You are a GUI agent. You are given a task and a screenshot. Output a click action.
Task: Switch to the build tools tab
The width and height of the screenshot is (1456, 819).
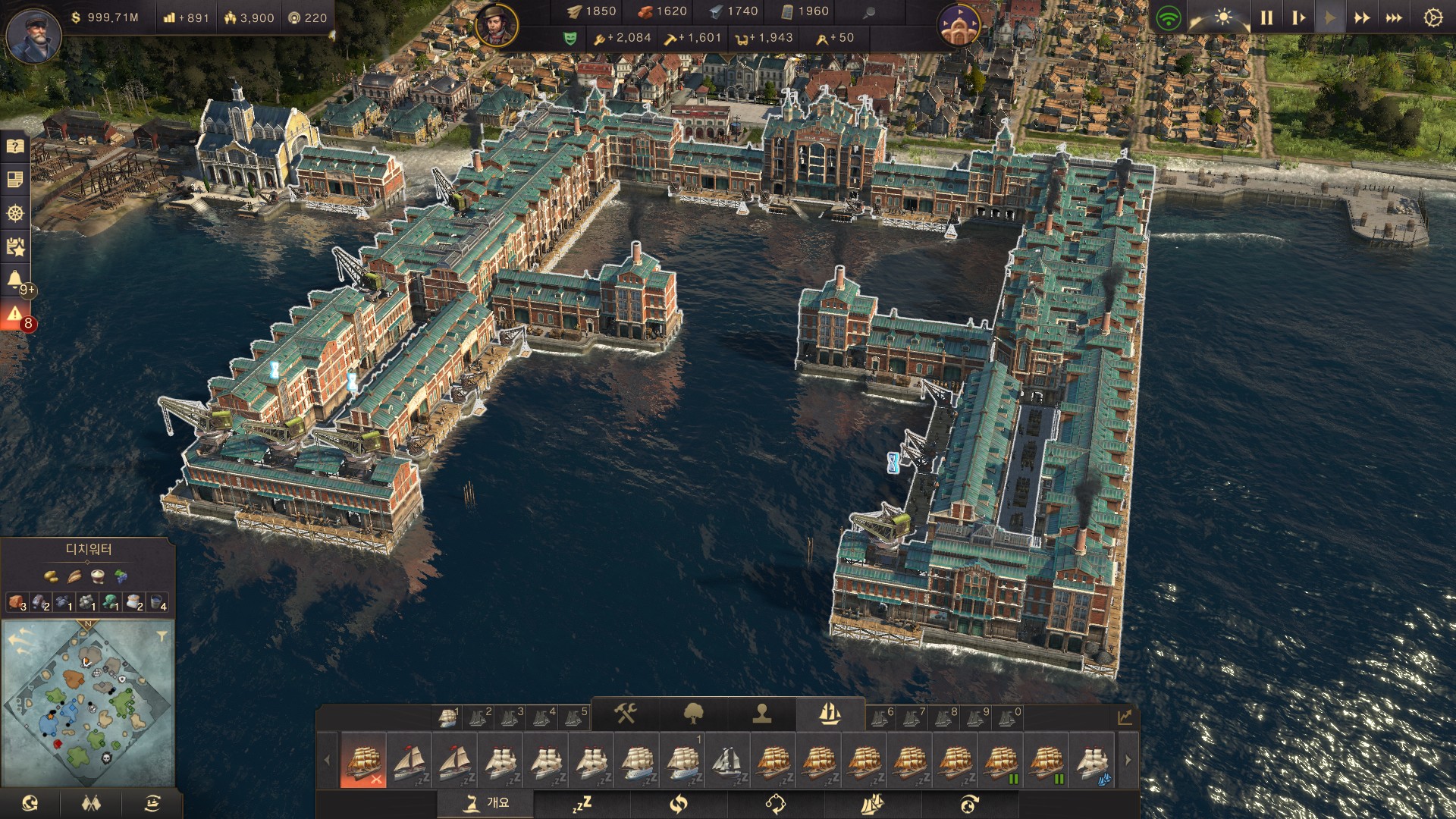pos(625,714)
